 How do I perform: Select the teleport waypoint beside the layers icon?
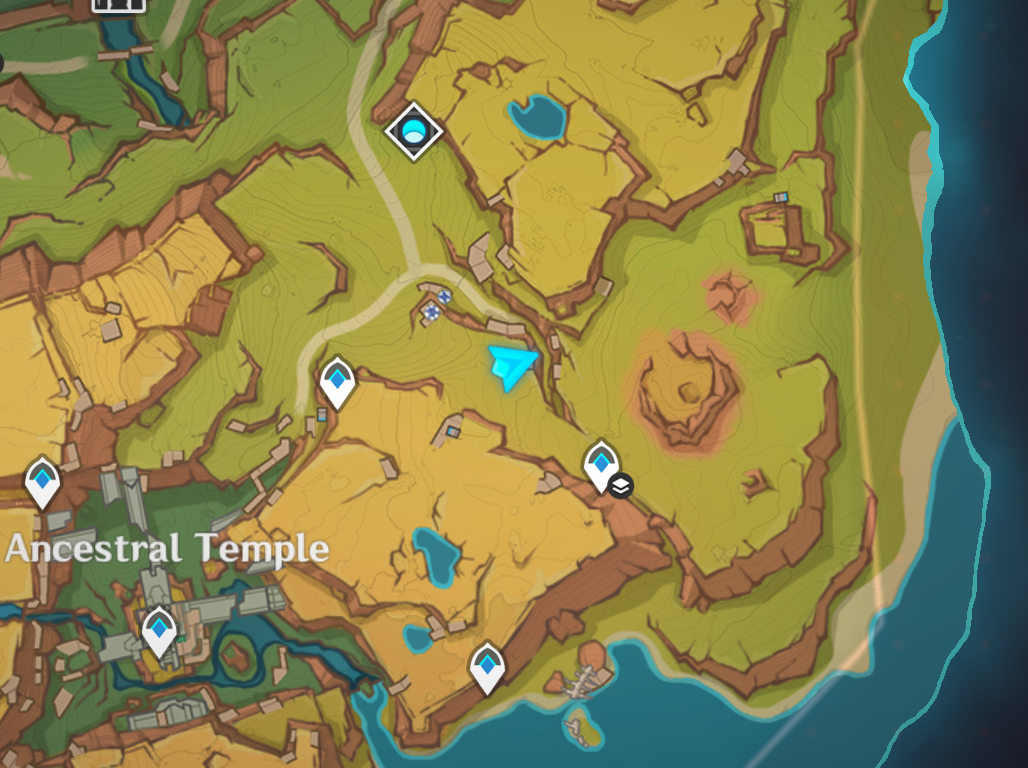click(x=600, y=464)
